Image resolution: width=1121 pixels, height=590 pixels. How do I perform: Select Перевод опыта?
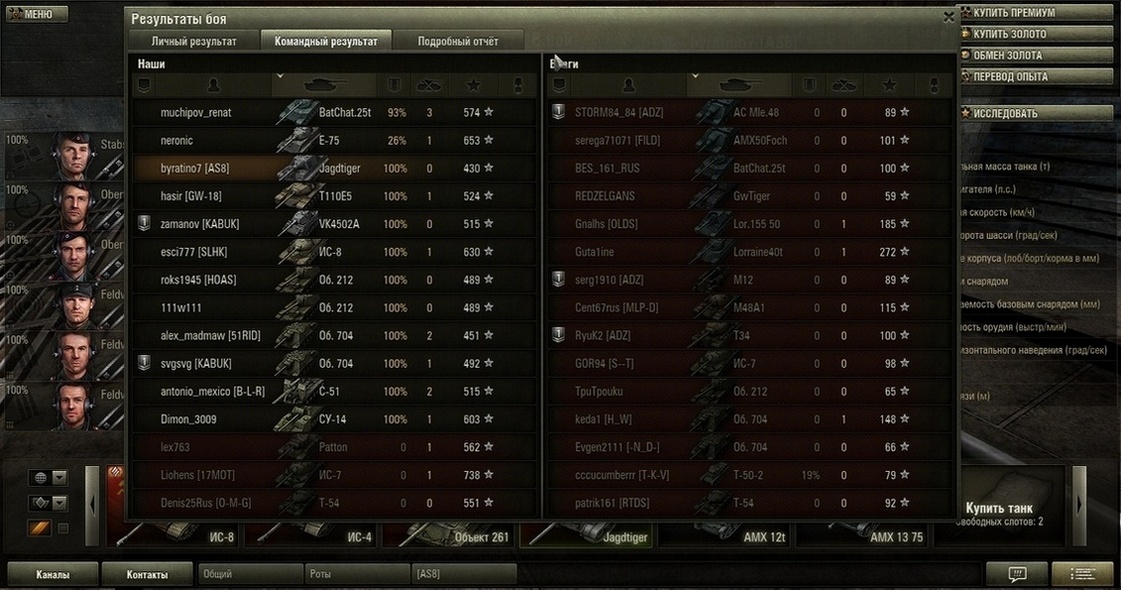[1035, 76]
